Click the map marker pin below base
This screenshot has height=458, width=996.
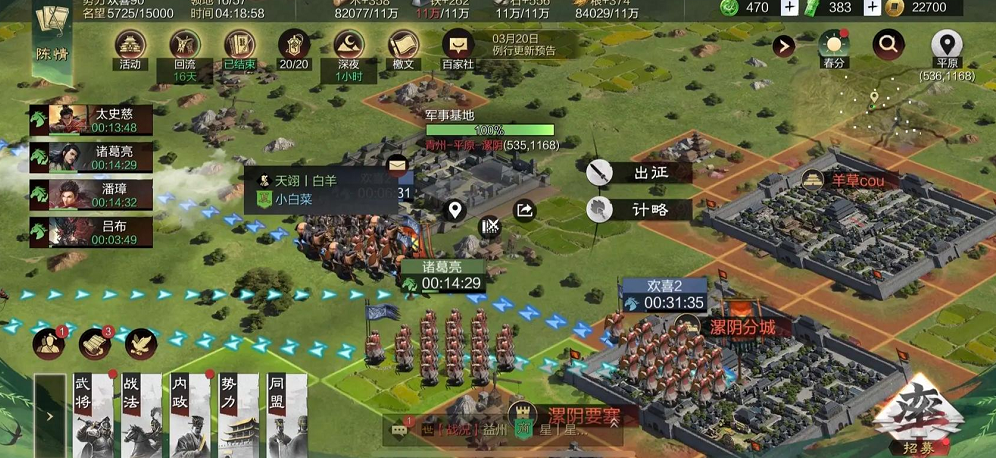(x=455, y=210)
